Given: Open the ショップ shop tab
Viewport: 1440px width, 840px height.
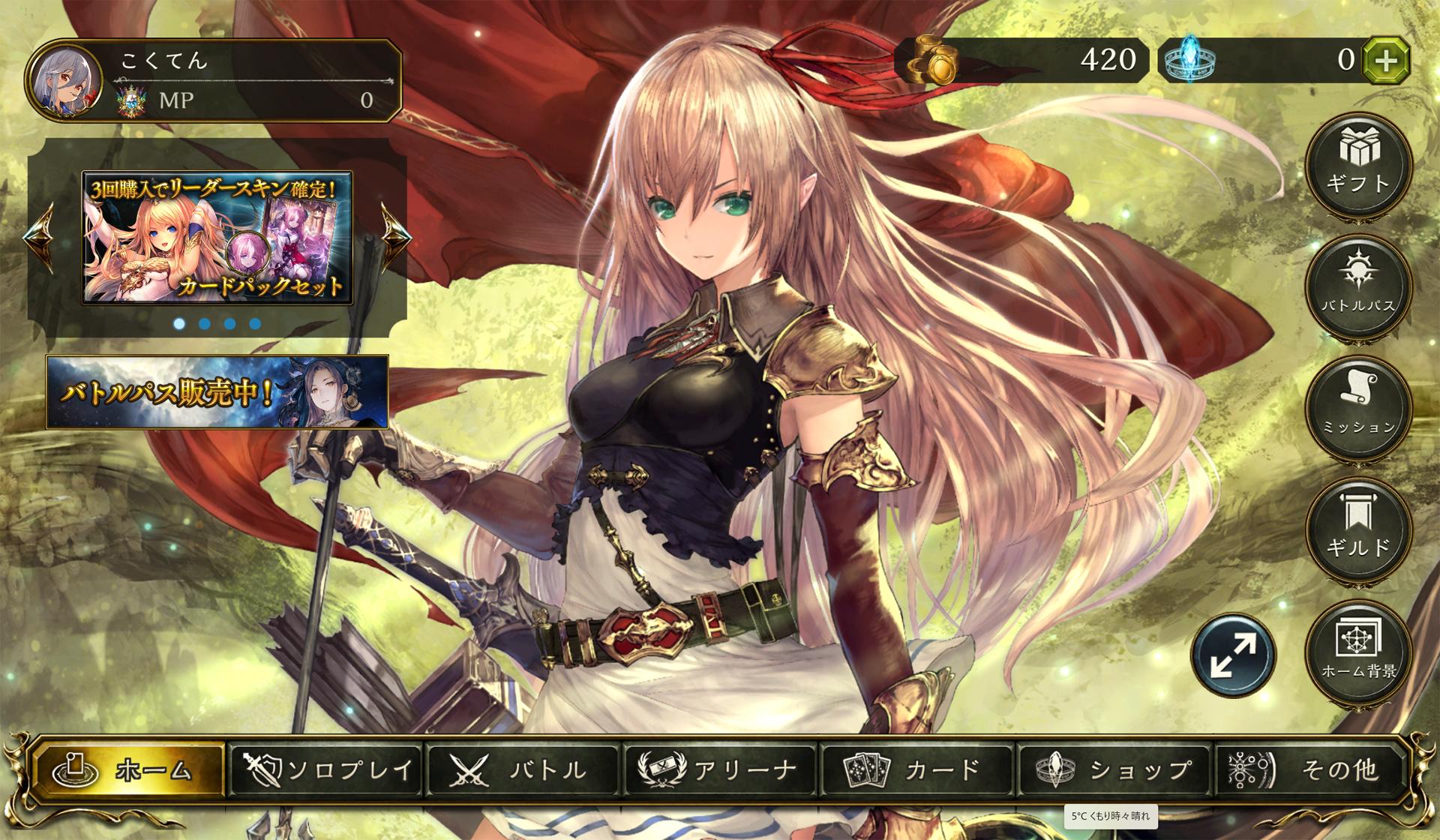Looking at the screenshot, I should click(1114, 769).
